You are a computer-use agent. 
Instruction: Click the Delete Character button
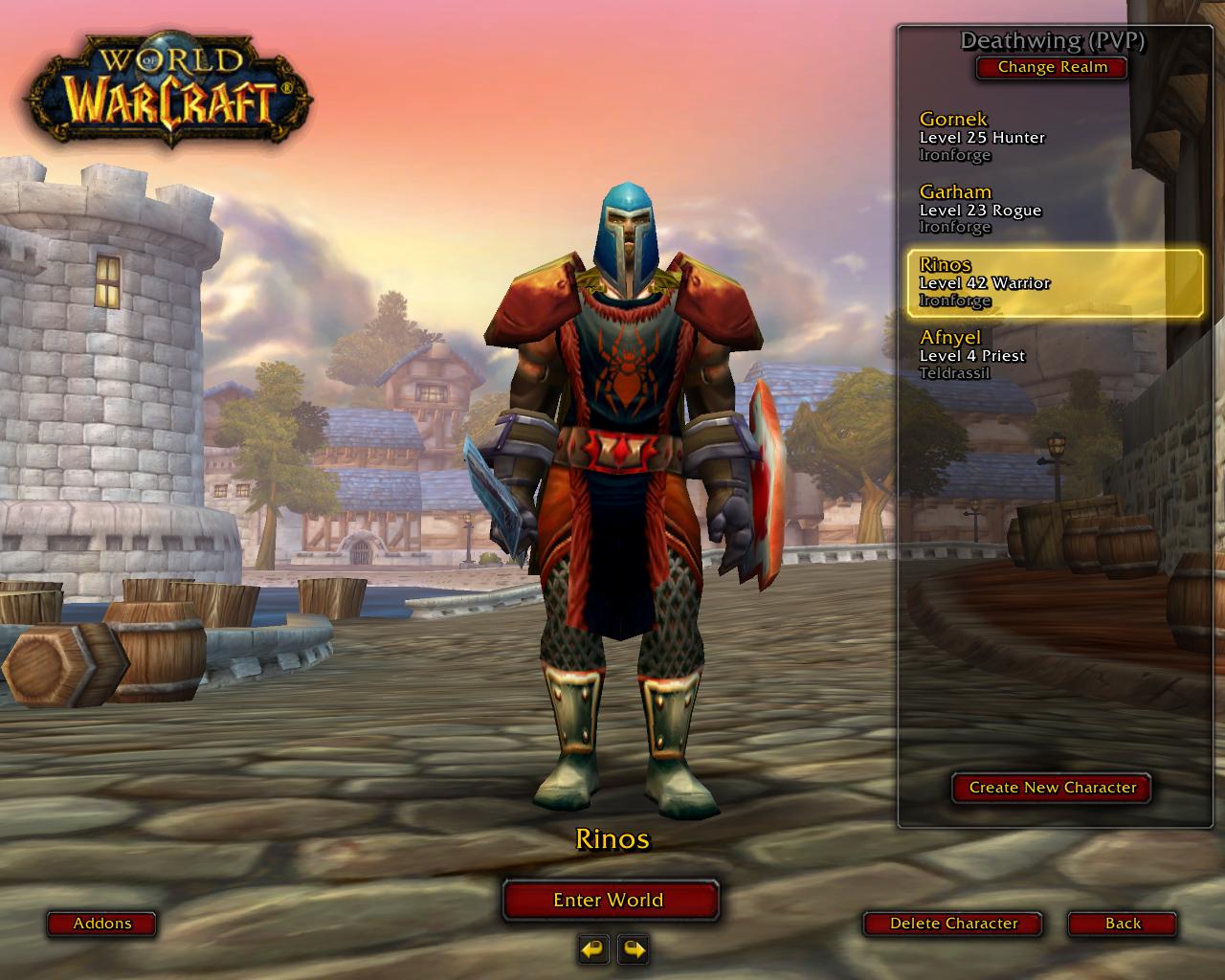coord(953,924)
